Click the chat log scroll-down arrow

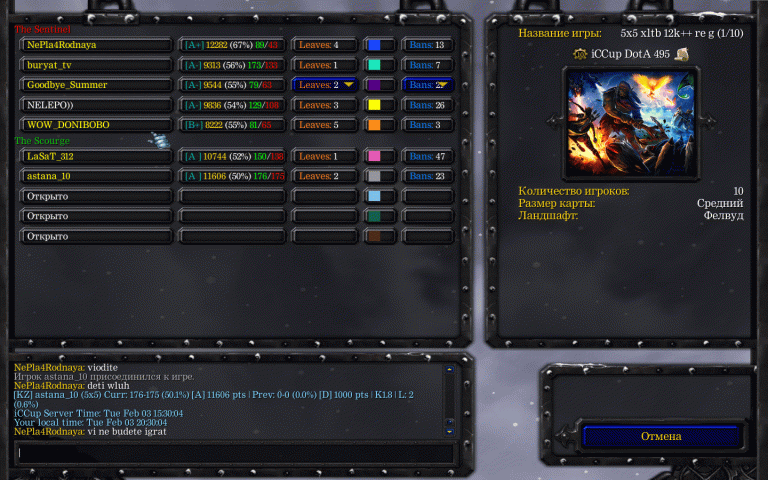coord(449,431)
